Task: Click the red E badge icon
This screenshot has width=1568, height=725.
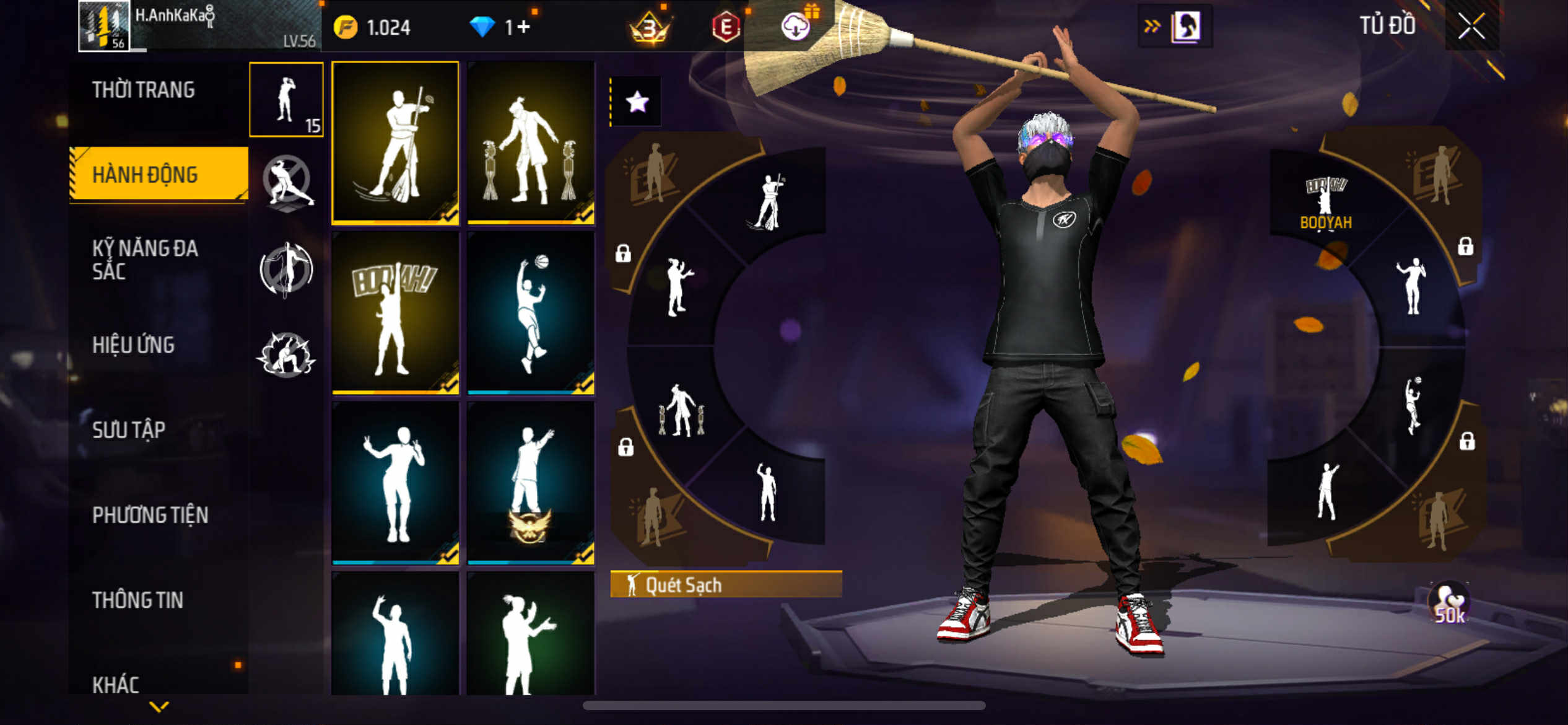Action: tap(726, 27)
